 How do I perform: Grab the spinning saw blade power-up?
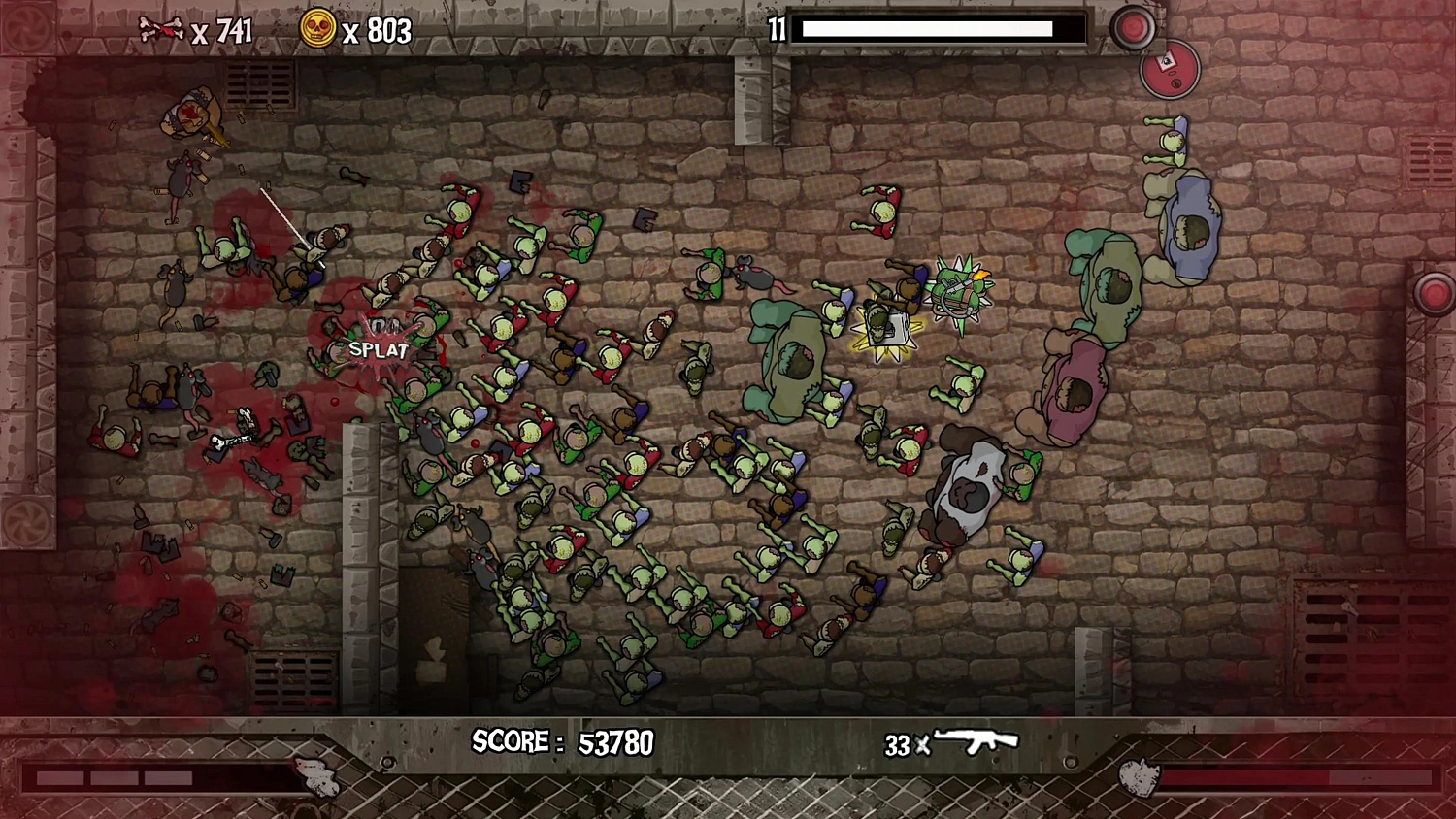961,289
